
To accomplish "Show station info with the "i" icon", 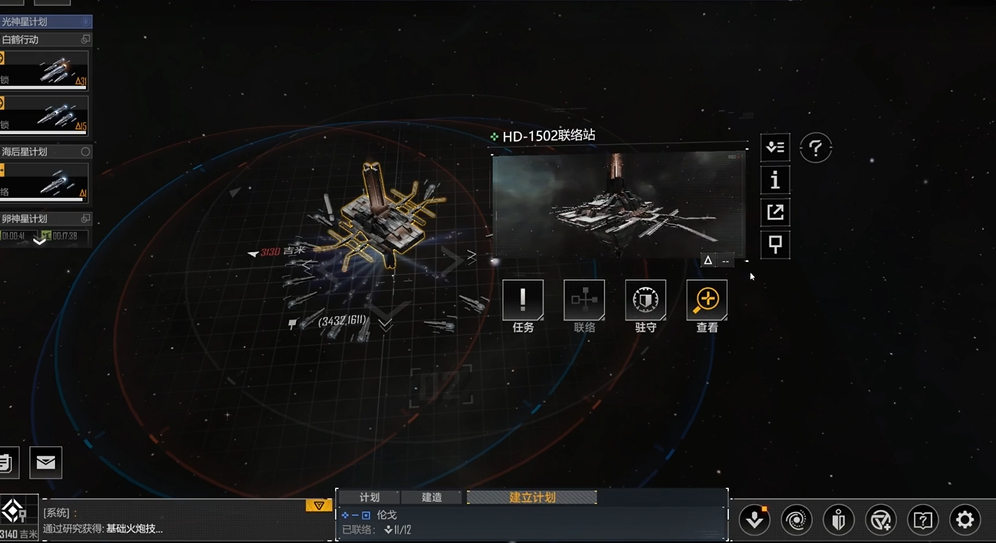I will (775, 180).
